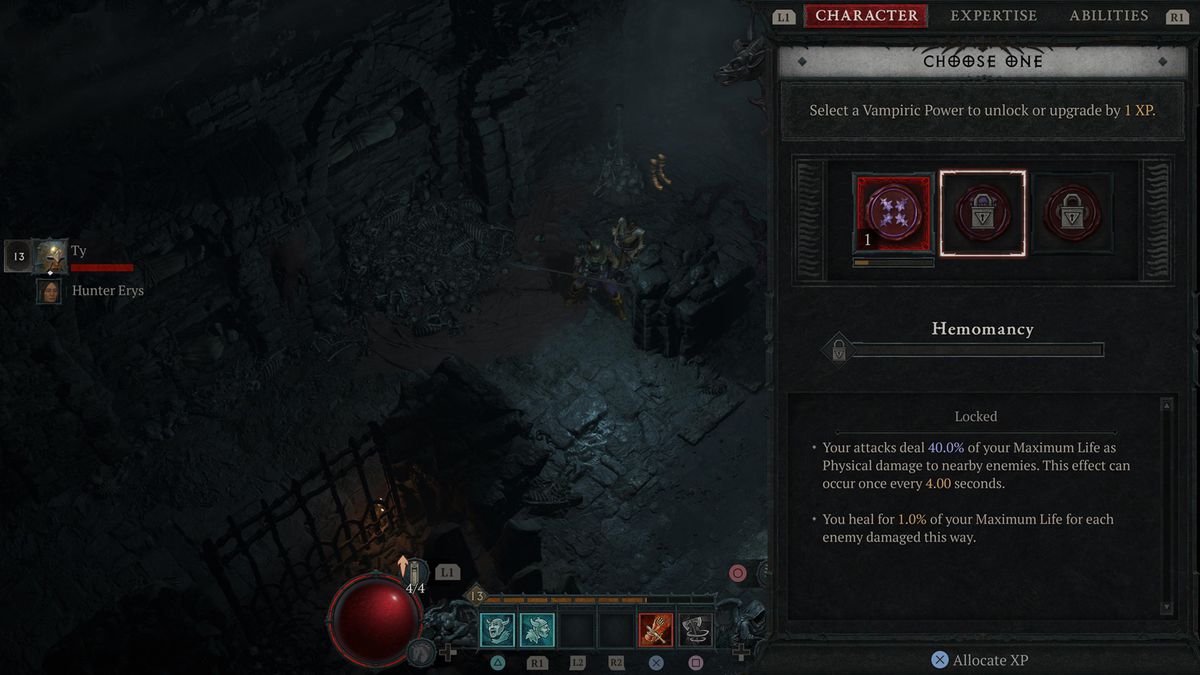Viewport: 1200px width, 675px height.
Task: Select Hunter Erys companion portrait
Action: 48,291
